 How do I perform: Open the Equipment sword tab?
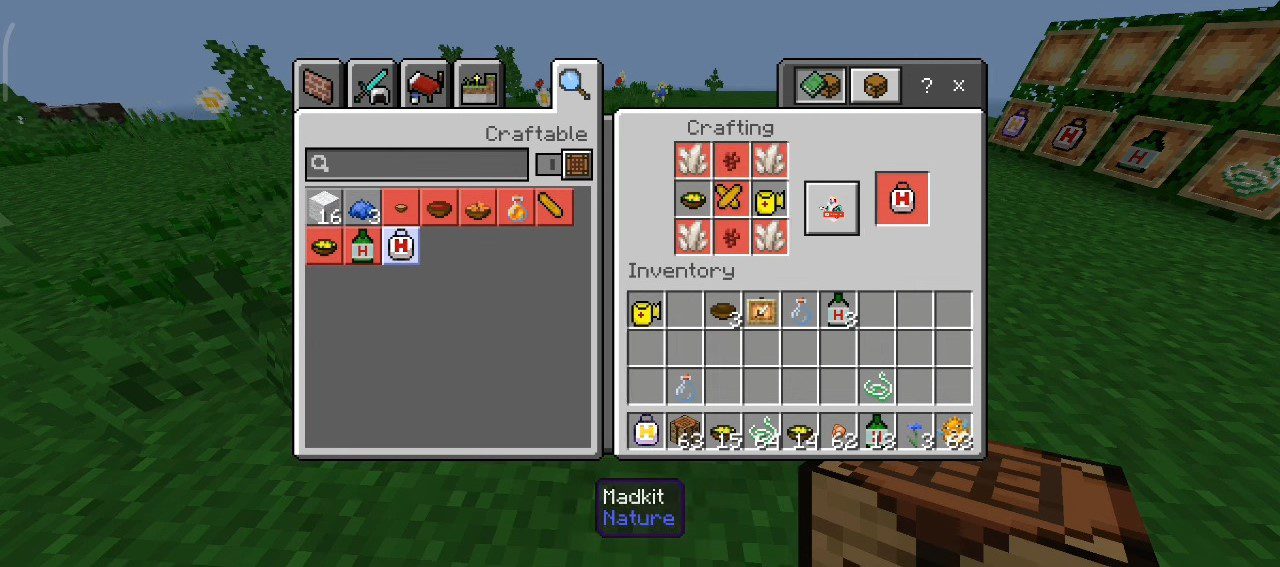(x=373, y=86)
